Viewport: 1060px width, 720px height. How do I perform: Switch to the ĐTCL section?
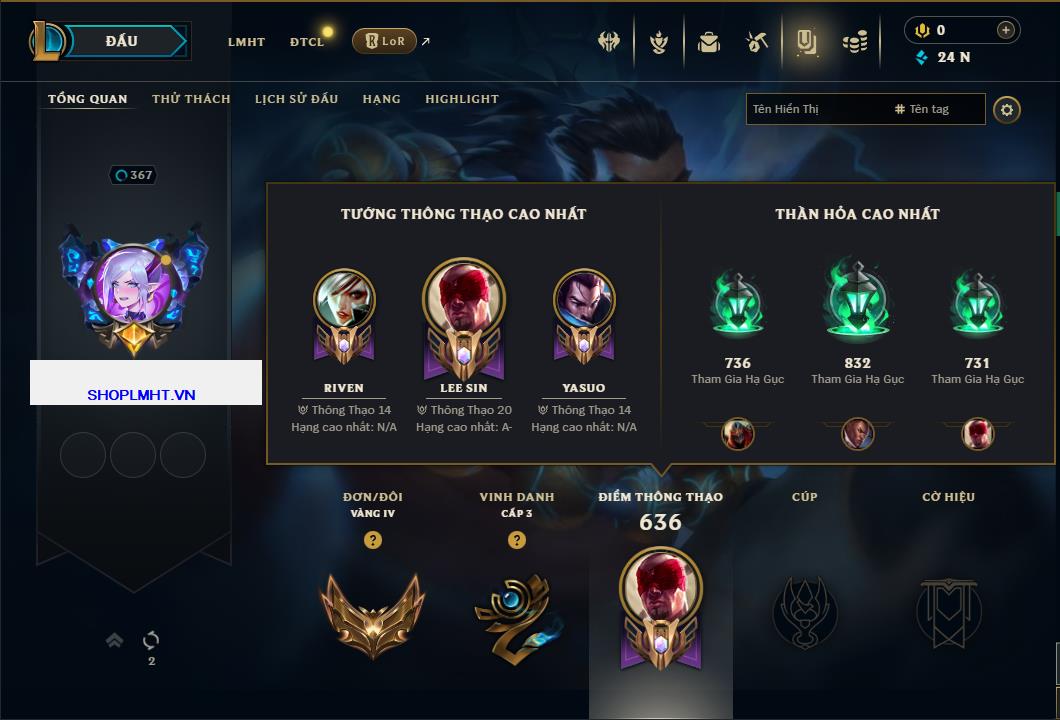click(307, 42)
